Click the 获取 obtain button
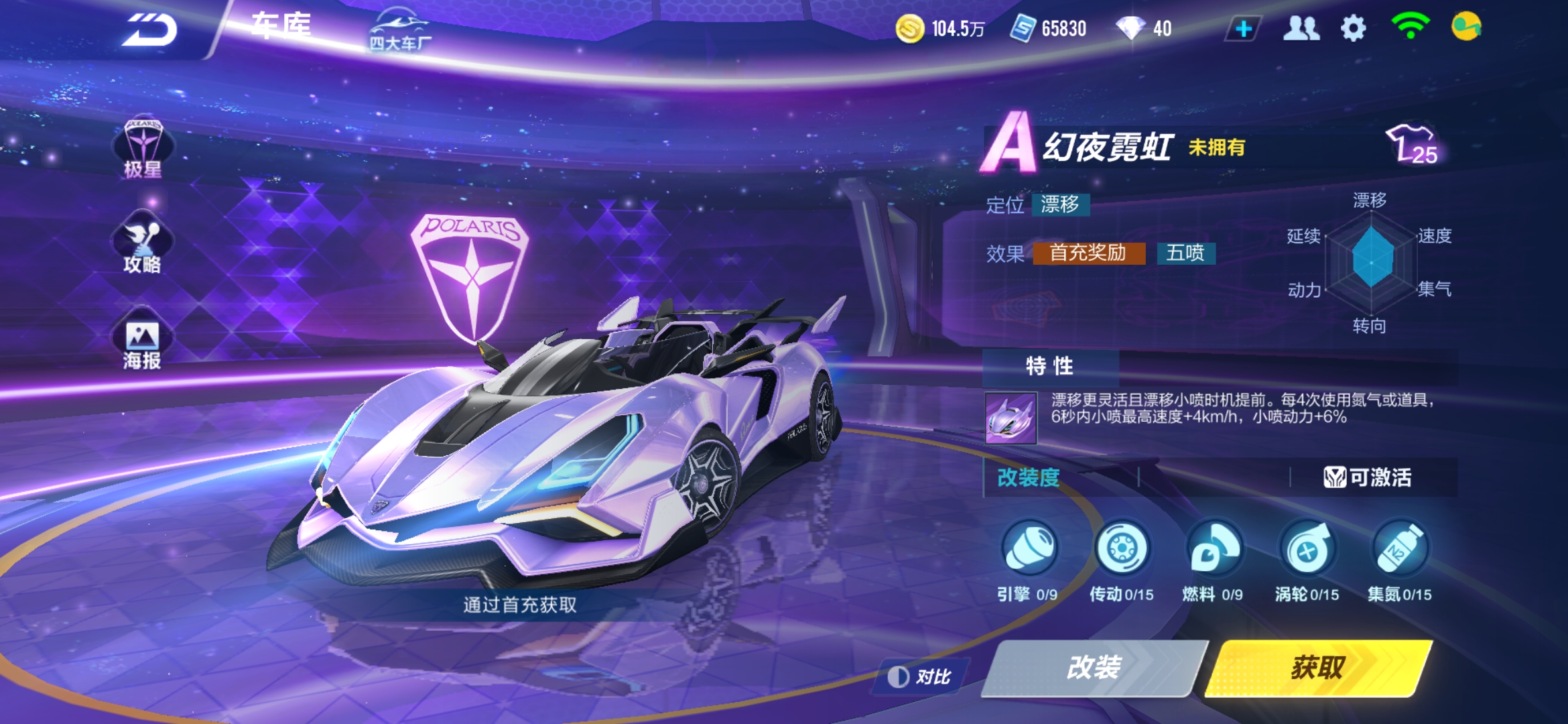This screenshot has width=1568, height=724. pos(1317,670)
